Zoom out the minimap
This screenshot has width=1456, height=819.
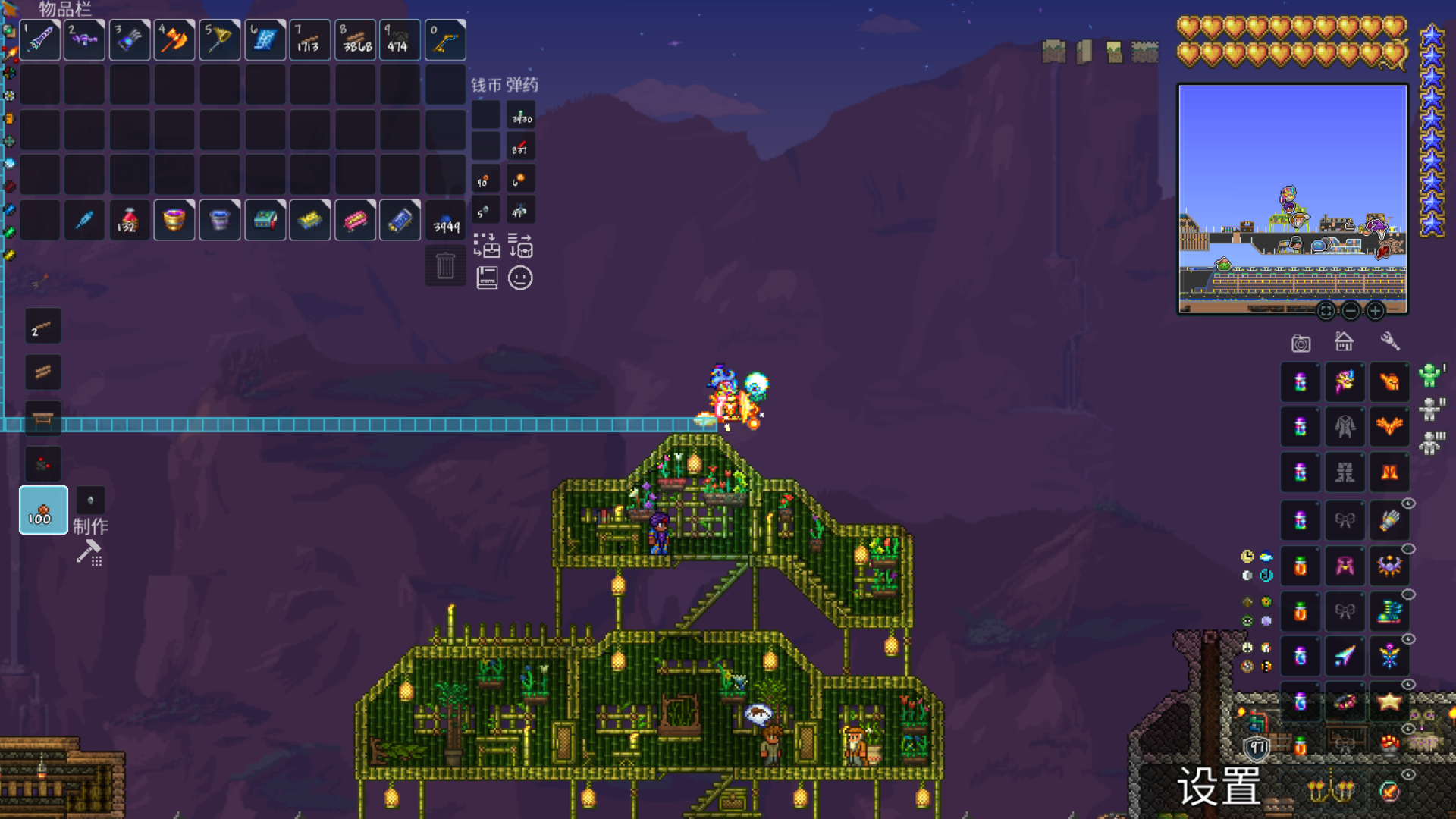(1351, 311)
